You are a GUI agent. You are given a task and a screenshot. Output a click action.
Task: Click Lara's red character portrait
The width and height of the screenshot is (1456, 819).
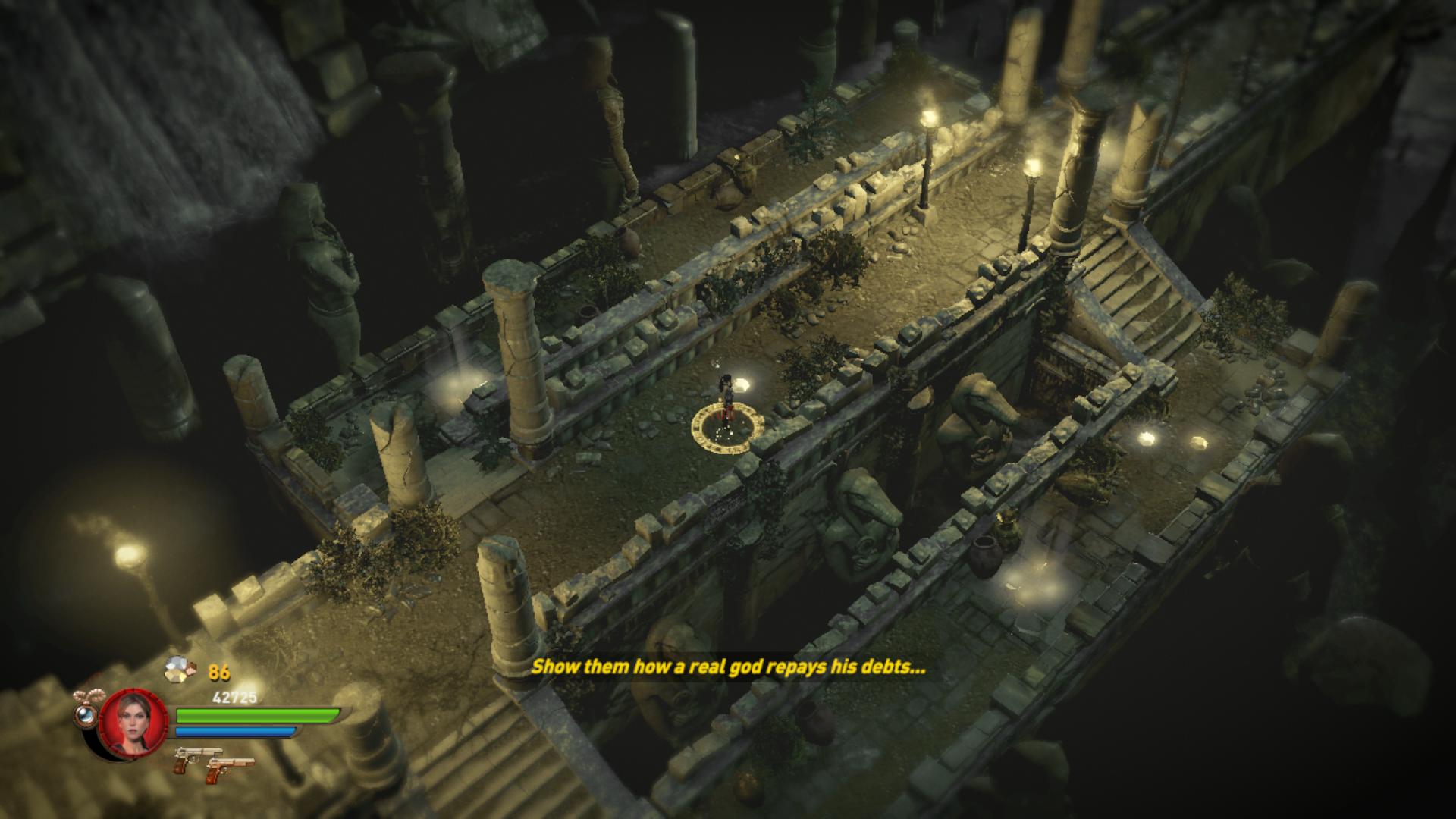point(133,721)
